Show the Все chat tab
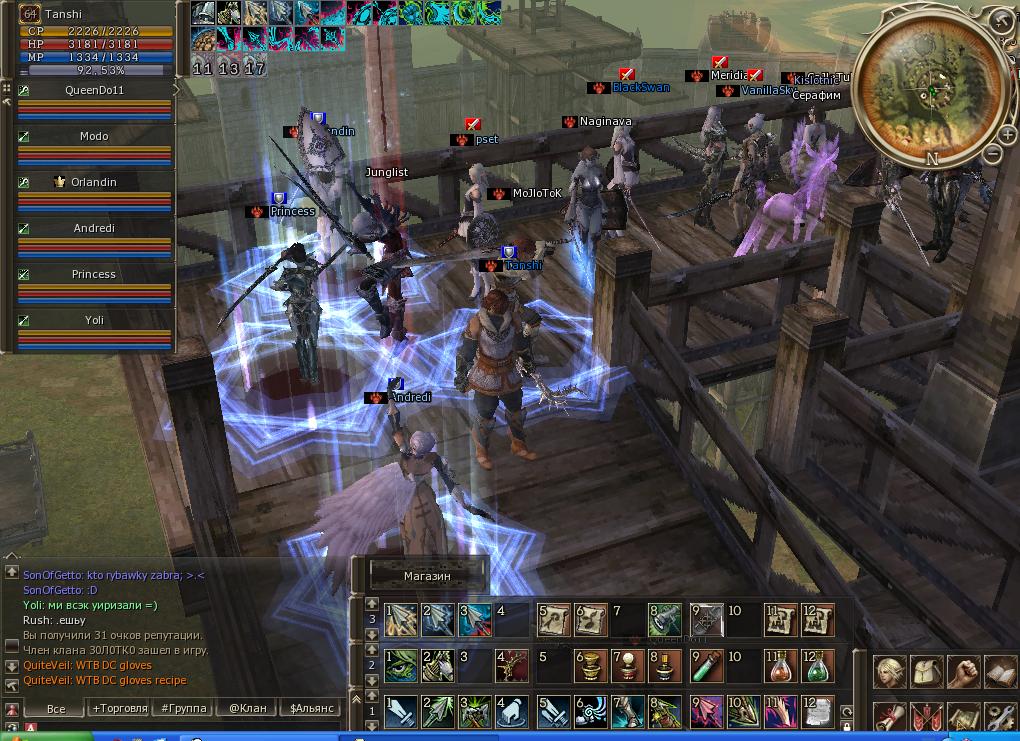 click(56, 708)
